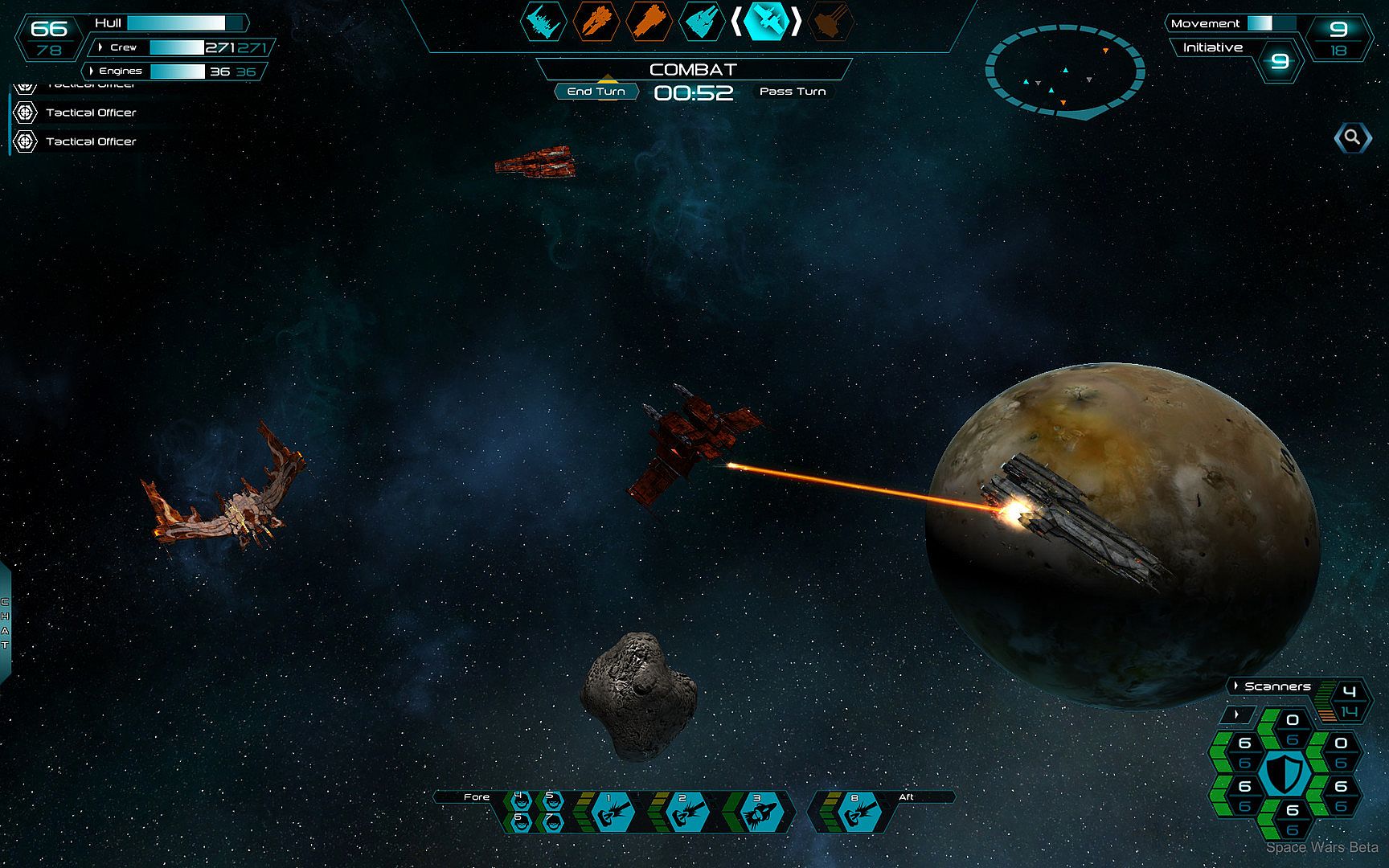The width and height of the screenshot is (1389, 868).
Task: Select the first cyan ship in turn order
Action: click(544, 22)
